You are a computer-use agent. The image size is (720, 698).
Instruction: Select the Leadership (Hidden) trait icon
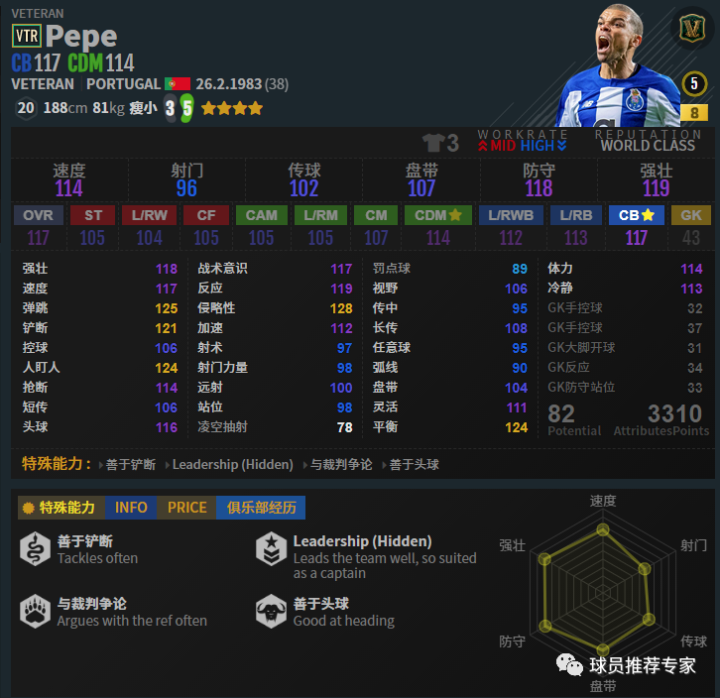[x=272, y=549]
